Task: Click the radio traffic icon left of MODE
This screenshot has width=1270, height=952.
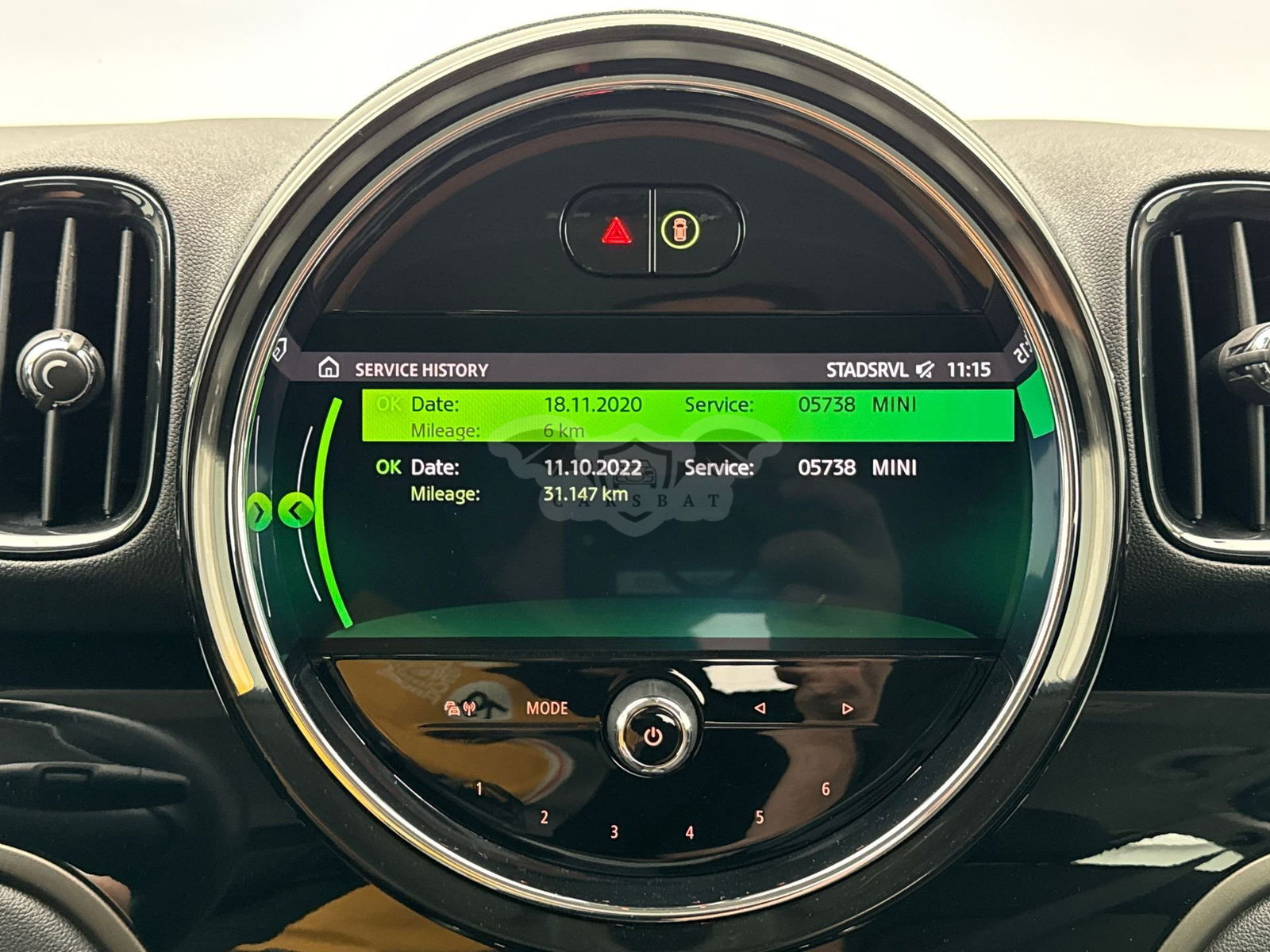Action: coord(460,708)
